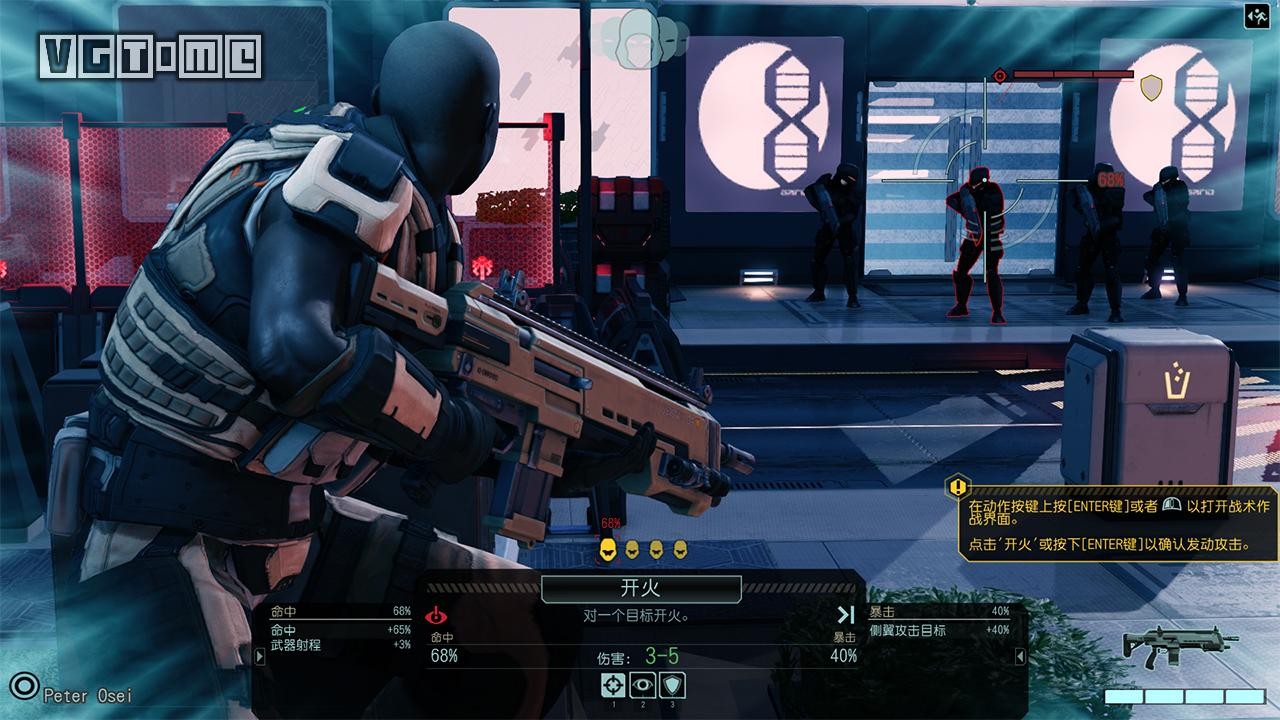
Task: Activate the eye-shaped Overwatch ability
Action: [x=642, y=685]
